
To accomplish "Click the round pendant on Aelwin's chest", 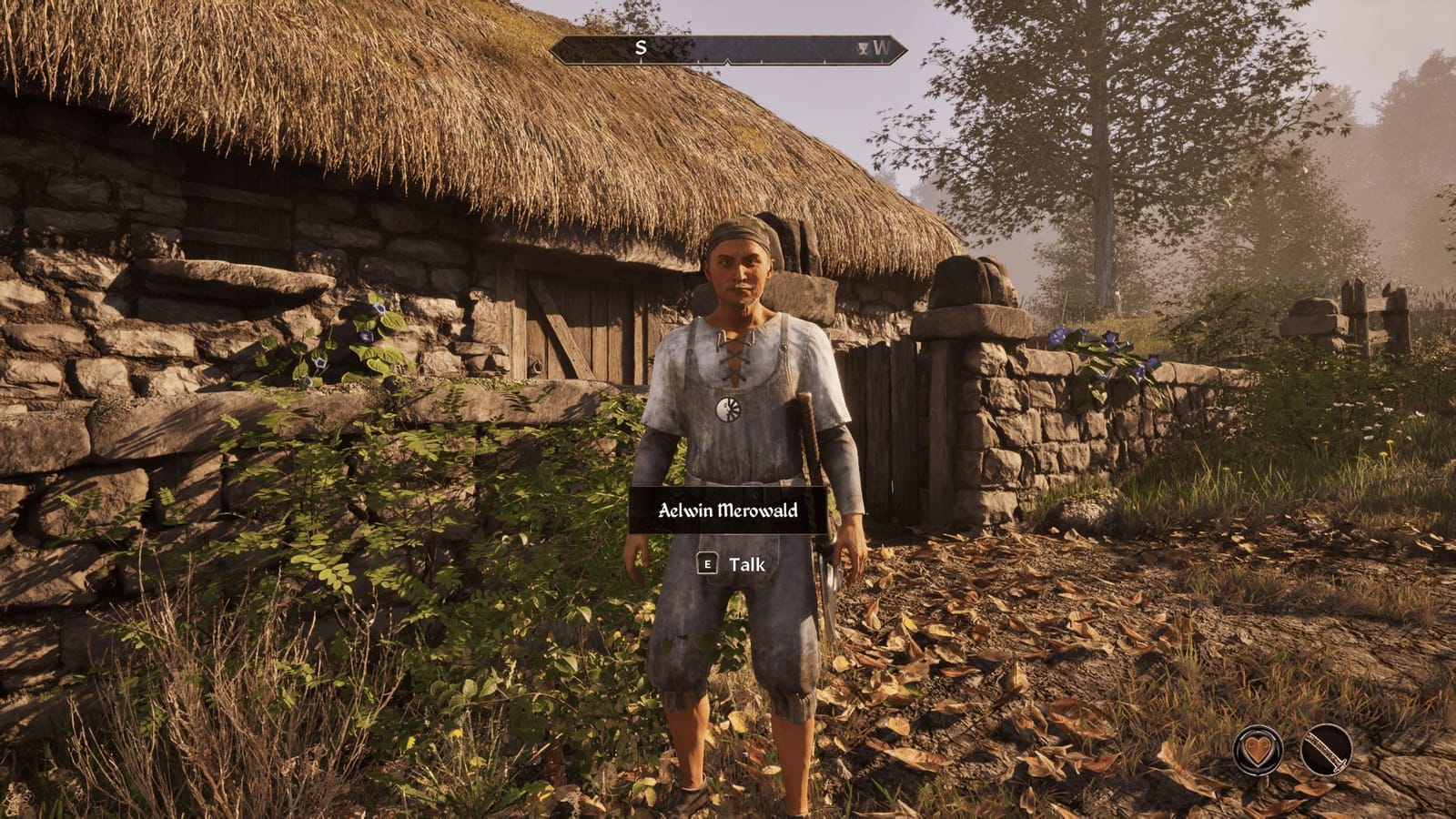I will click(x=730, y=409).
